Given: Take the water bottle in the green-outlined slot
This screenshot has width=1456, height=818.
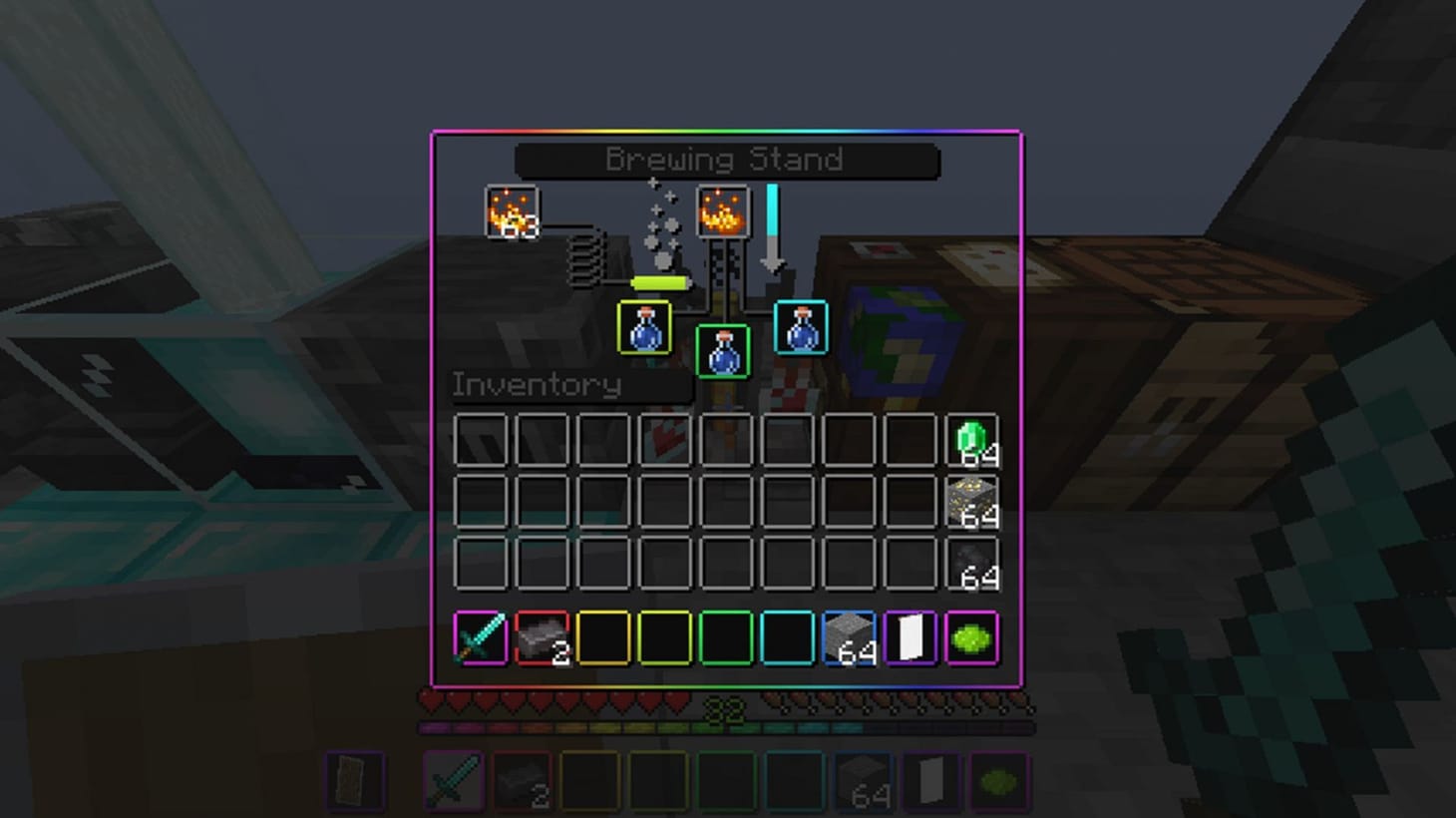Looking at the screenshot, I should click(x=721, y=351).
